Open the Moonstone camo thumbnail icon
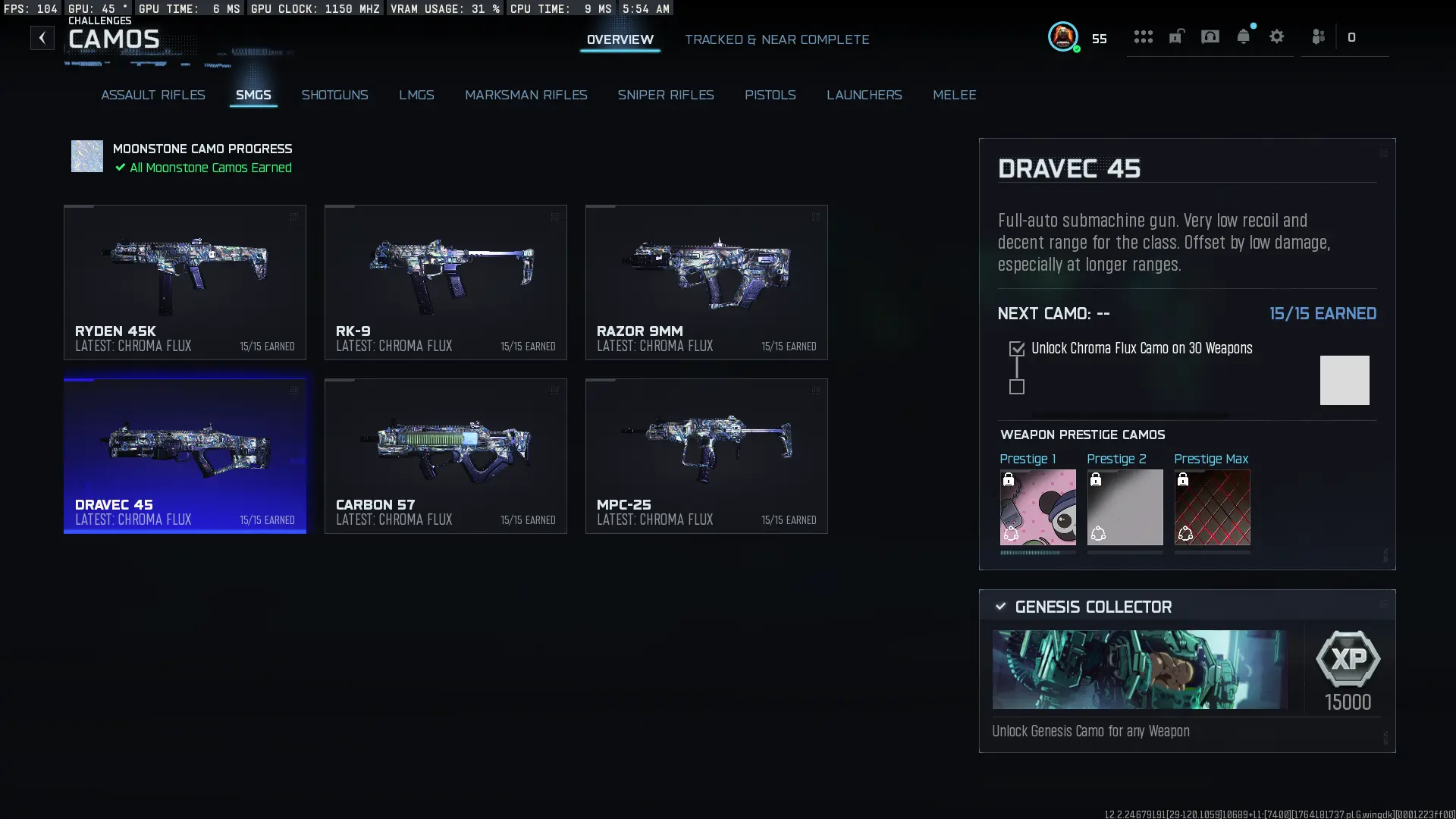 tap(86, 156)
